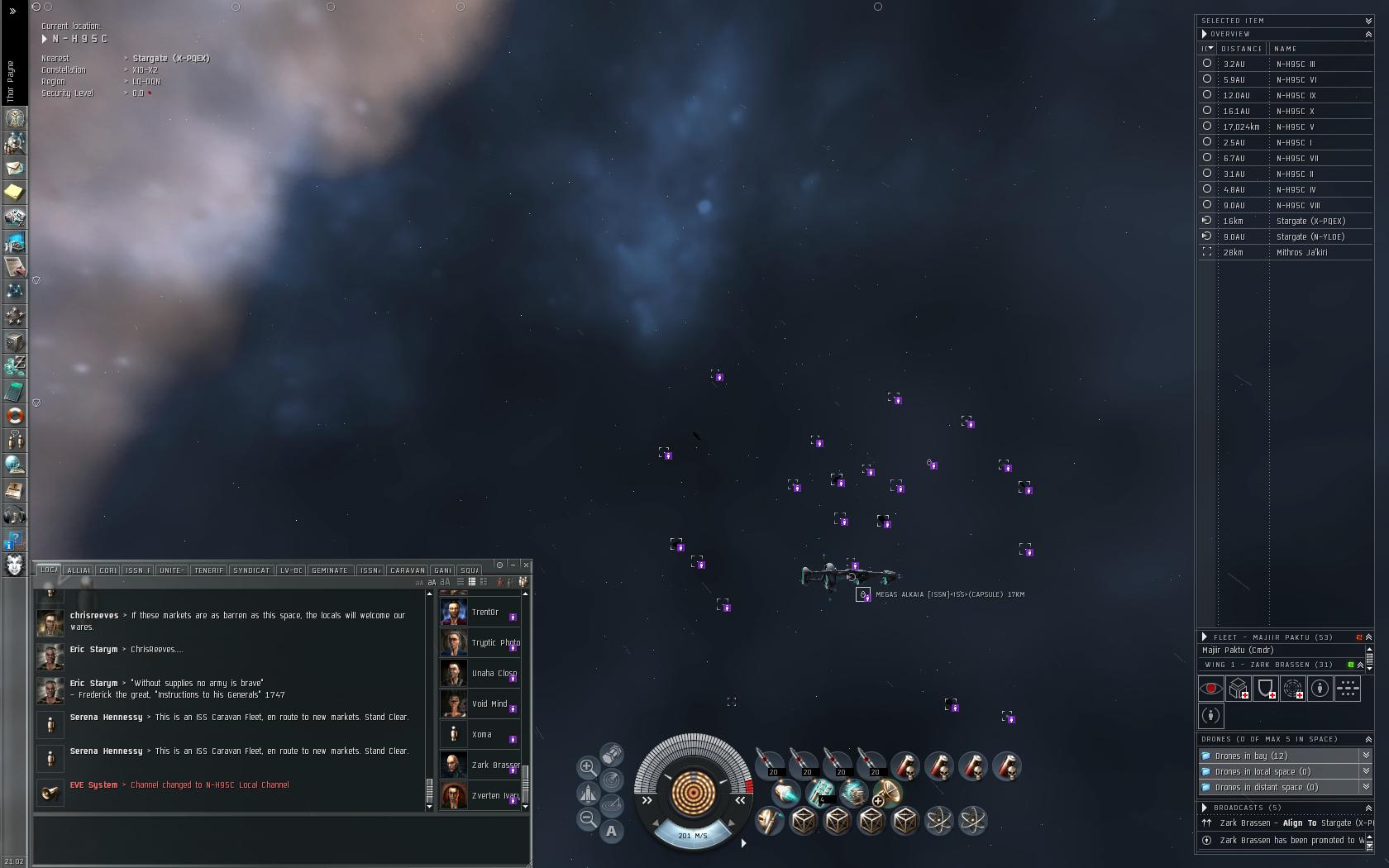Click the red eye target broadcast button
This screenshot has width=1389, height=868.
pos(1211,689)
